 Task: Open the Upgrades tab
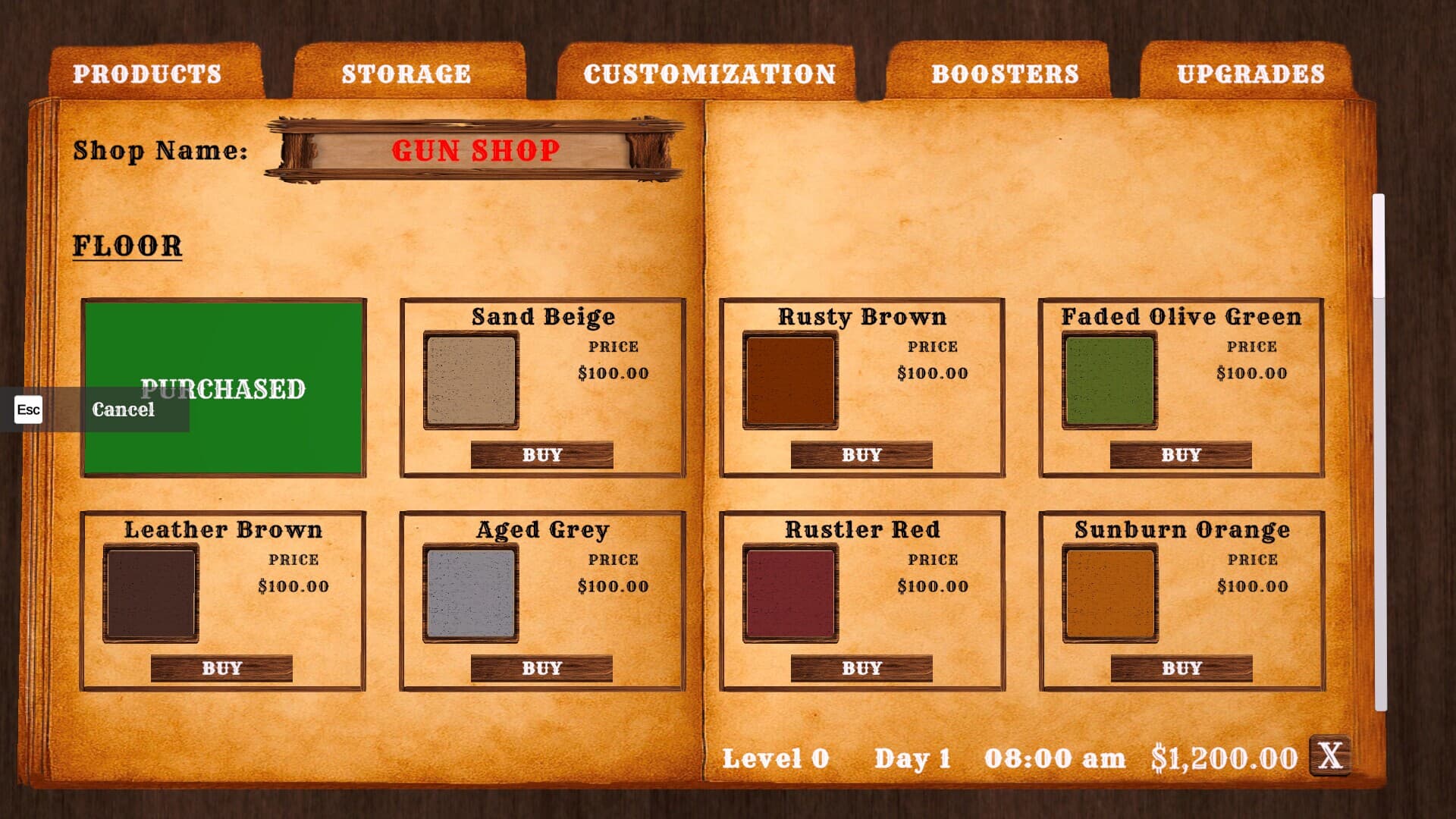[1251, 74]
